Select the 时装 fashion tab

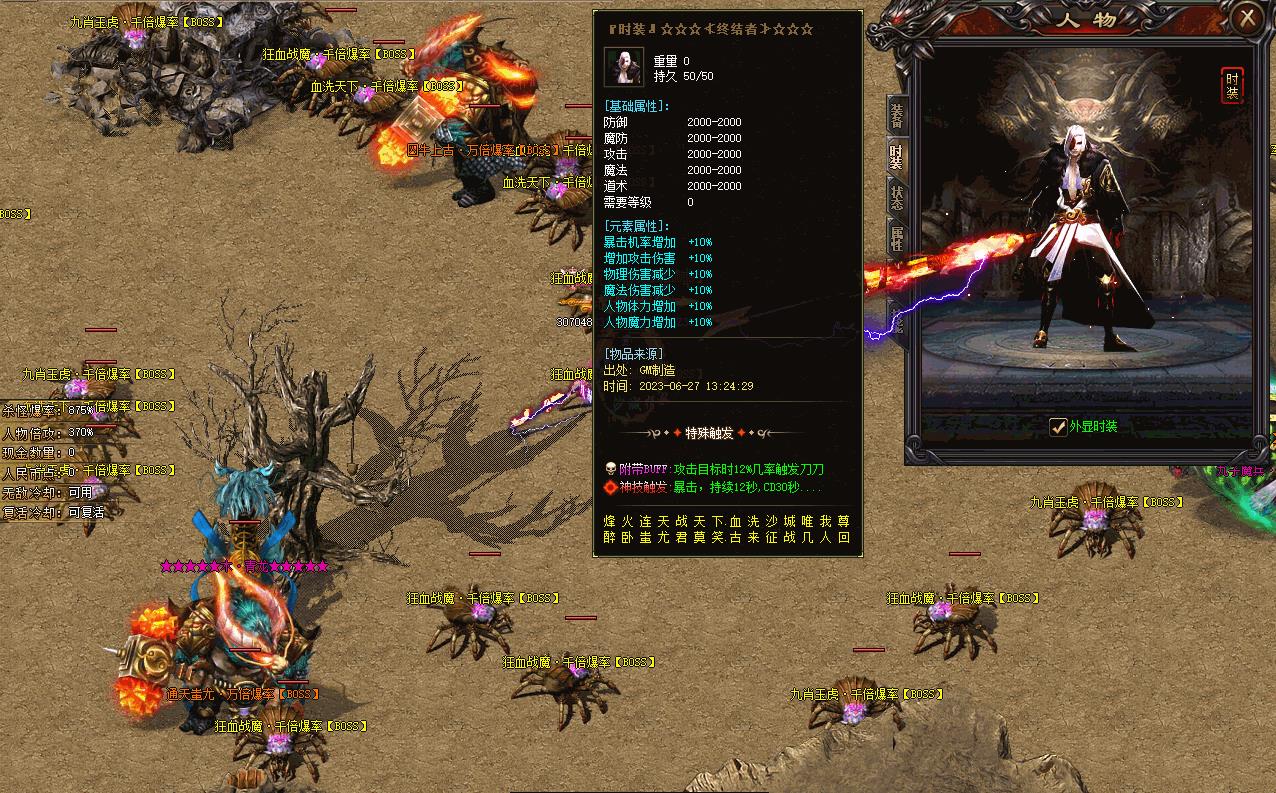point(896,157)
